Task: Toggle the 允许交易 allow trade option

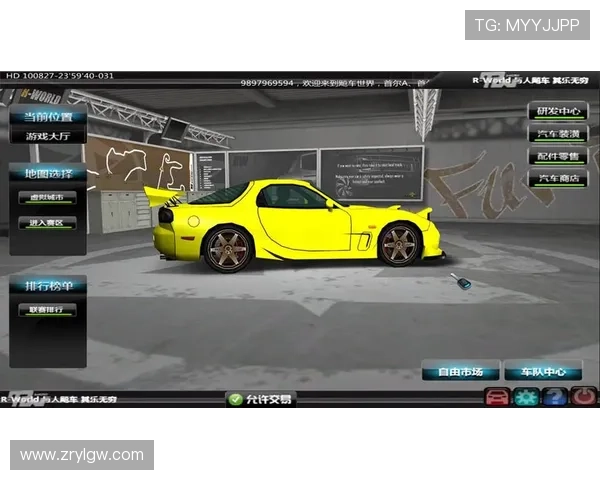Action: pyautogui.click(x=262, y=399)
